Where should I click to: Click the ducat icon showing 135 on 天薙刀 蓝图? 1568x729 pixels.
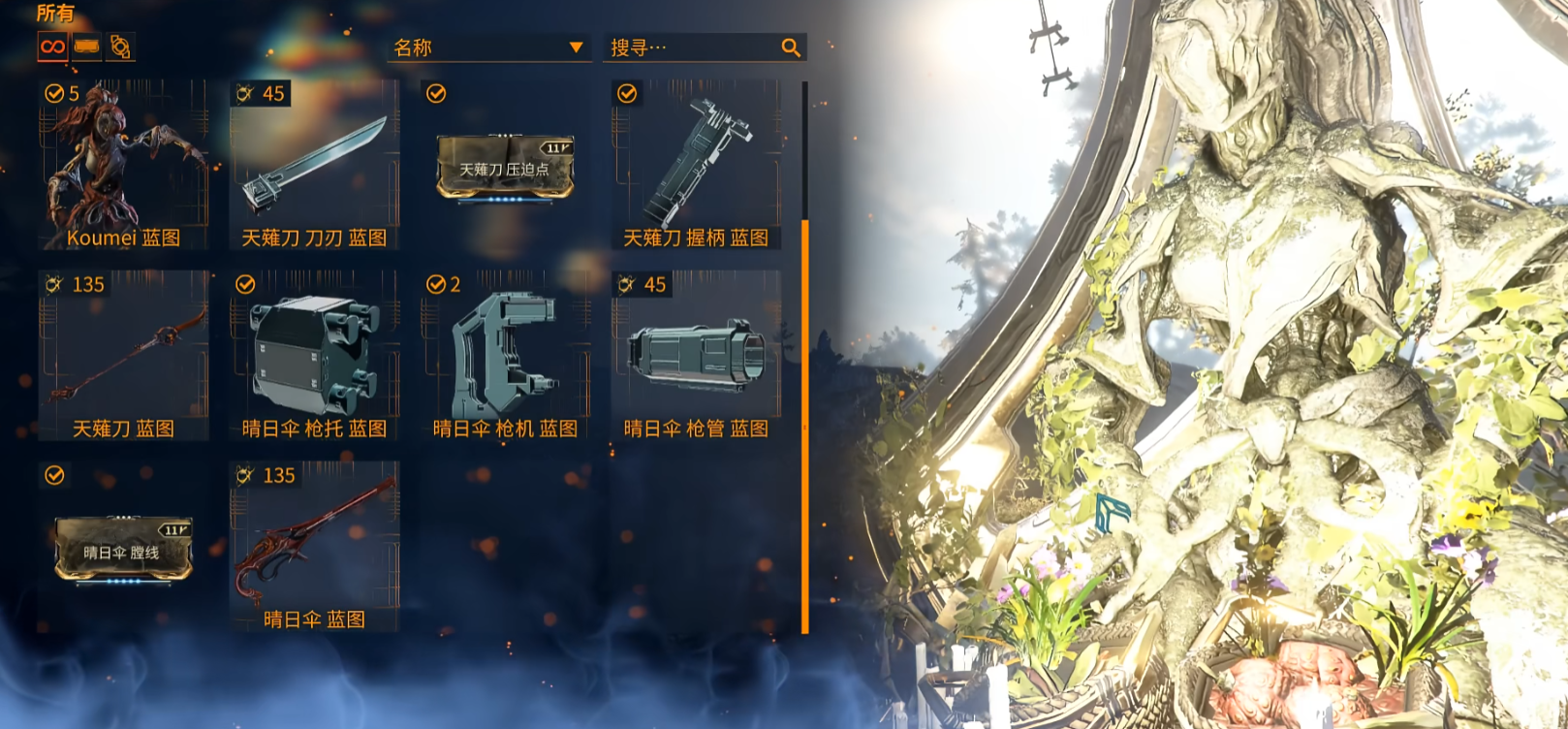click(53, 284)
